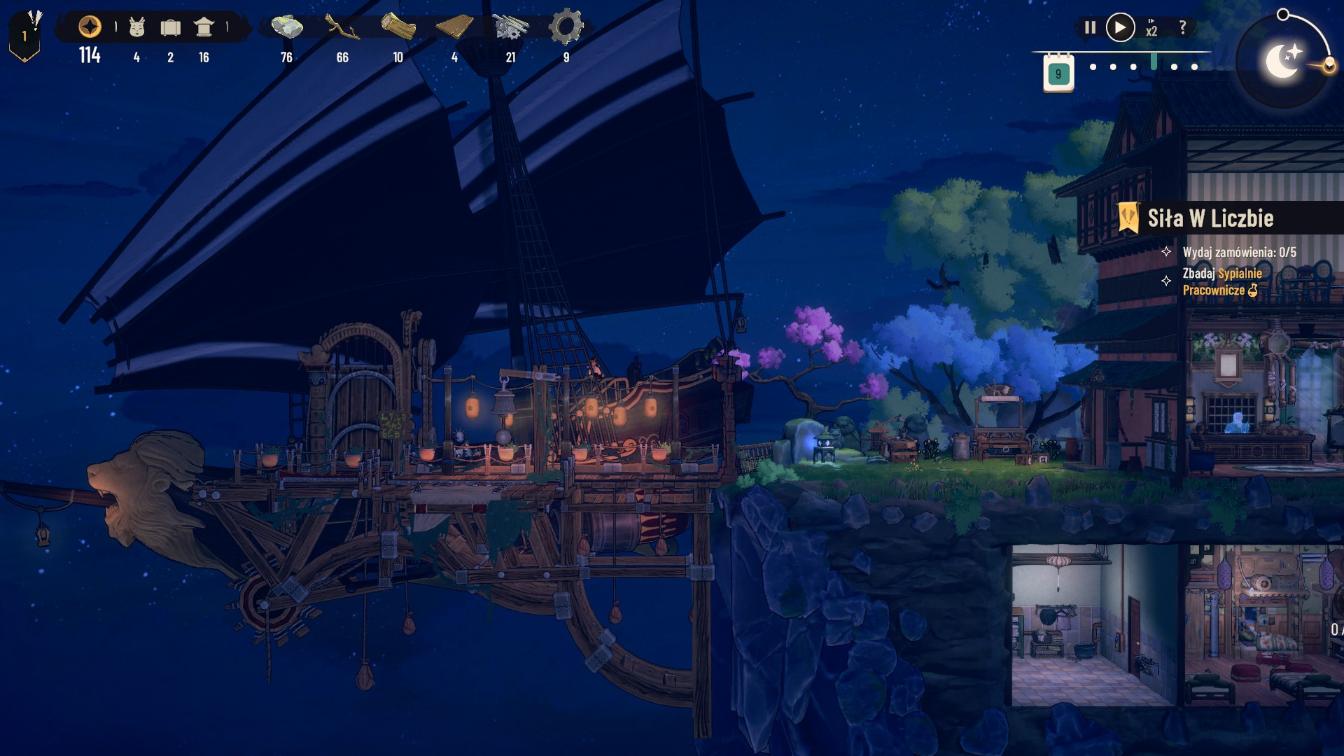Viewport: 1344px width, 756px height.
Task: Pause the game time
Action: [x=1090, y=28]
